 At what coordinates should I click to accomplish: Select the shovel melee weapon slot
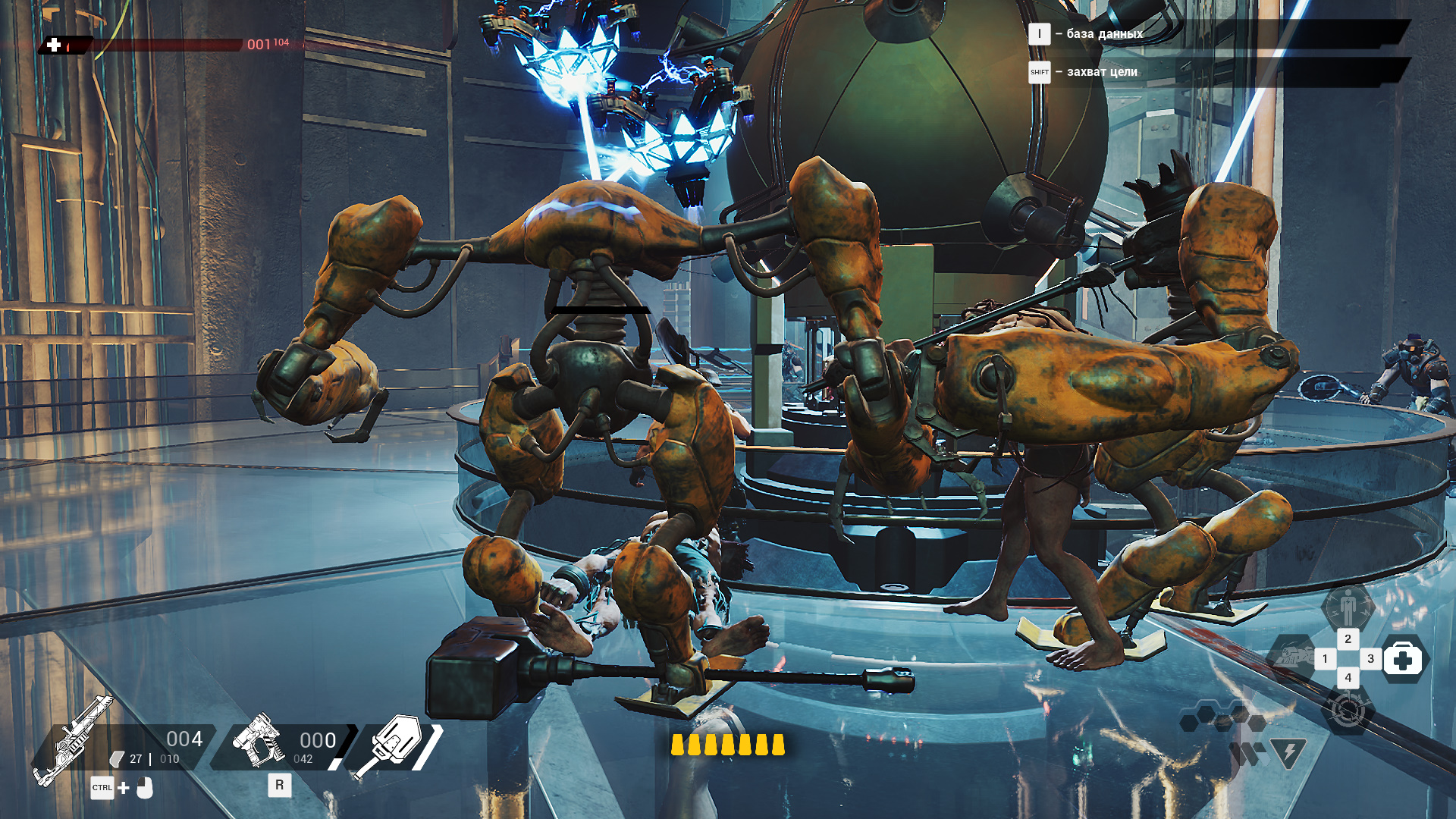tap(391, 744)
